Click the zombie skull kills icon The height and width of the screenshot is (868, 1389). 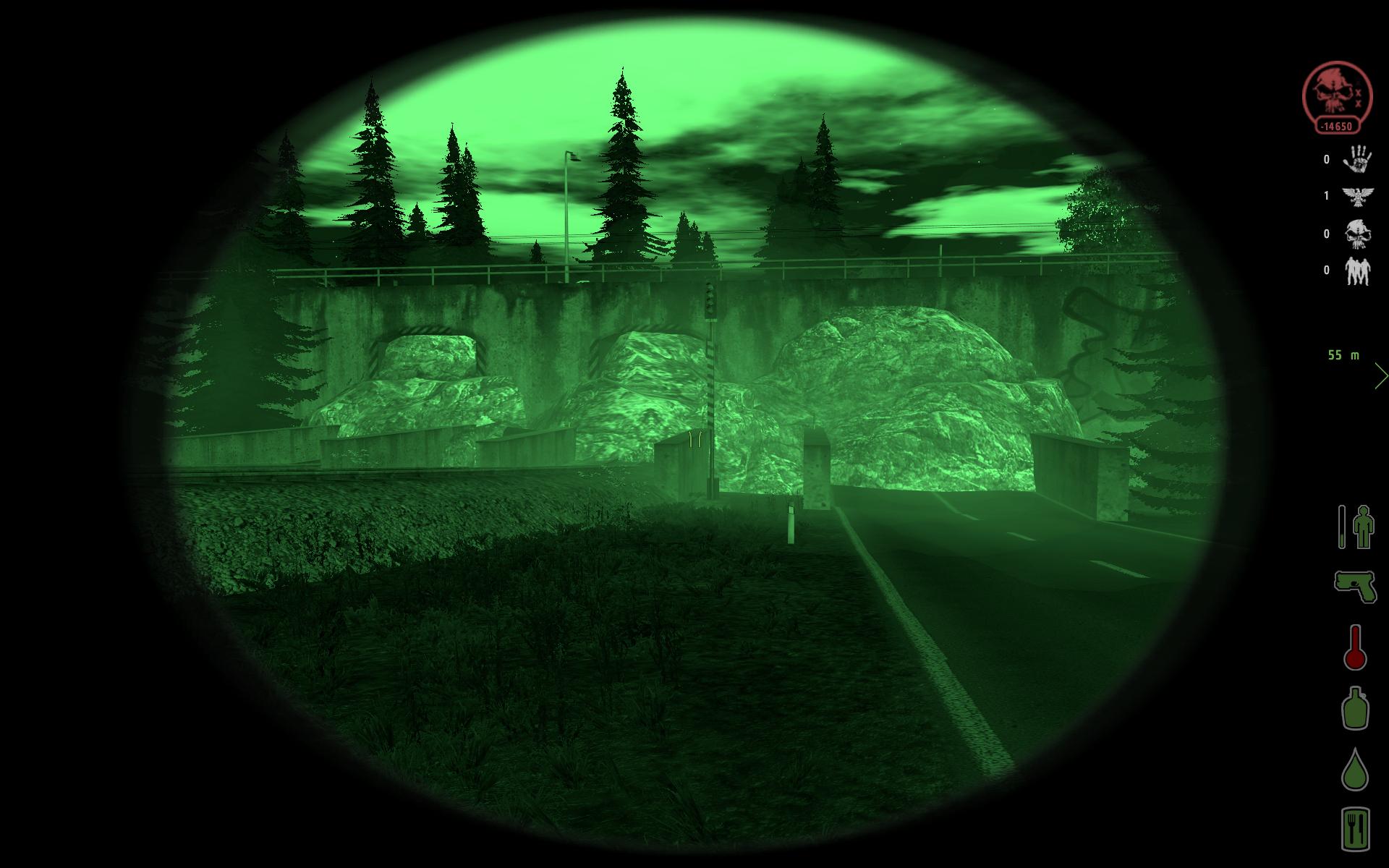(x=1358, y=234)
